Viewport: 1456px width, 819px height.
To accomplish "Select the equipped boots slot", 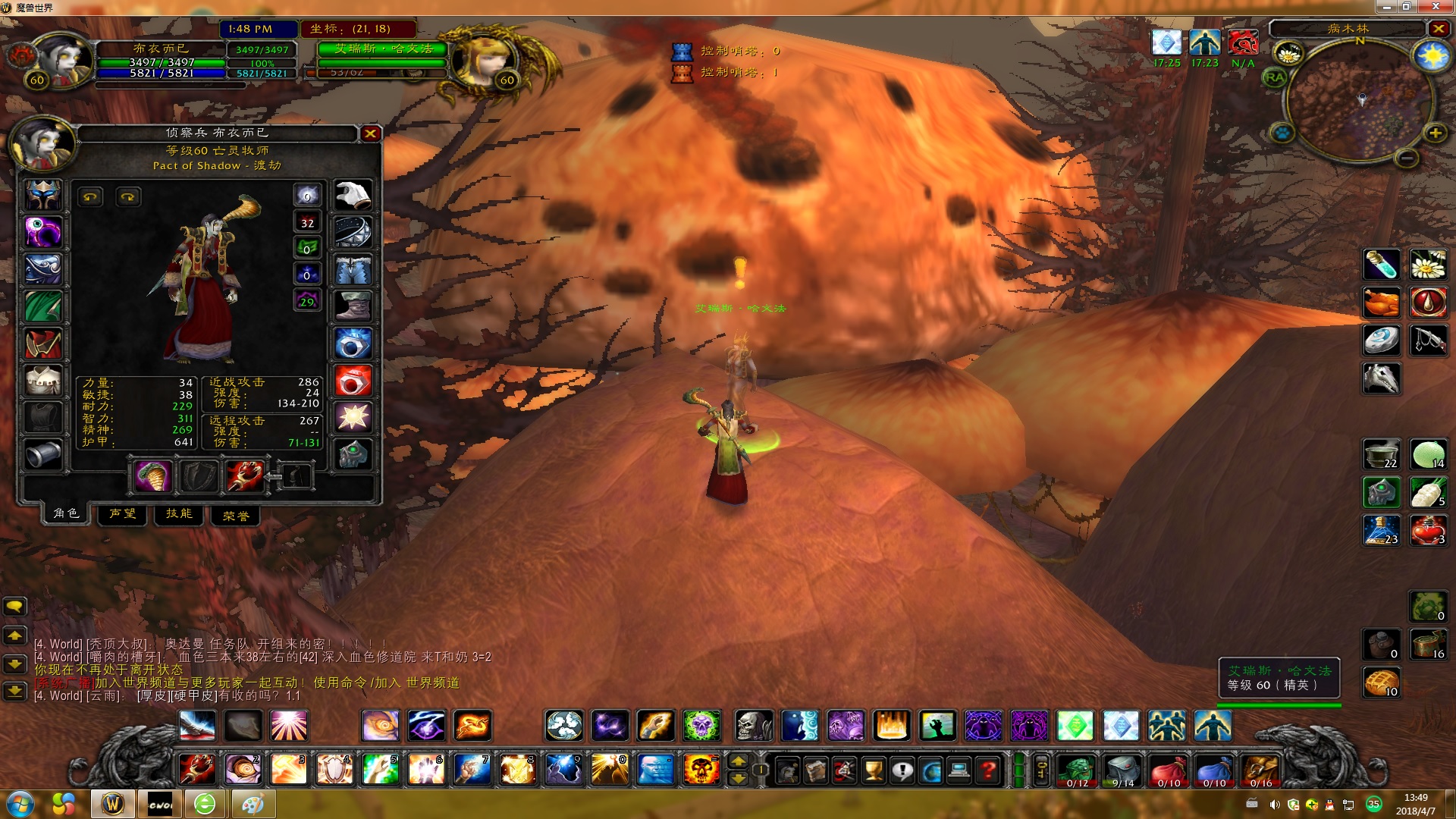I will tap(353, 306).
